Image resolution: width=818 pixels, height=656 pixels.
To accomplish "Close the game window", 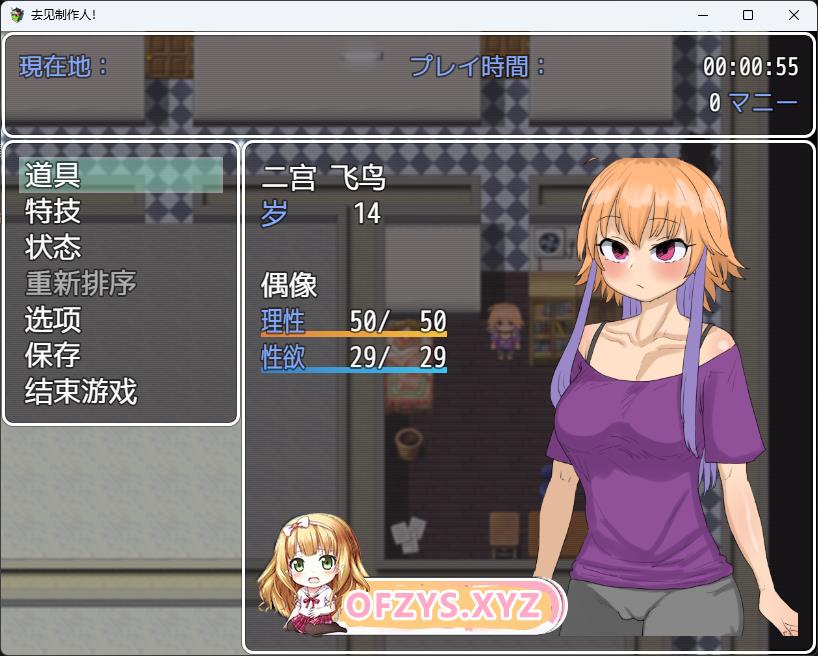I will (794, 15).
